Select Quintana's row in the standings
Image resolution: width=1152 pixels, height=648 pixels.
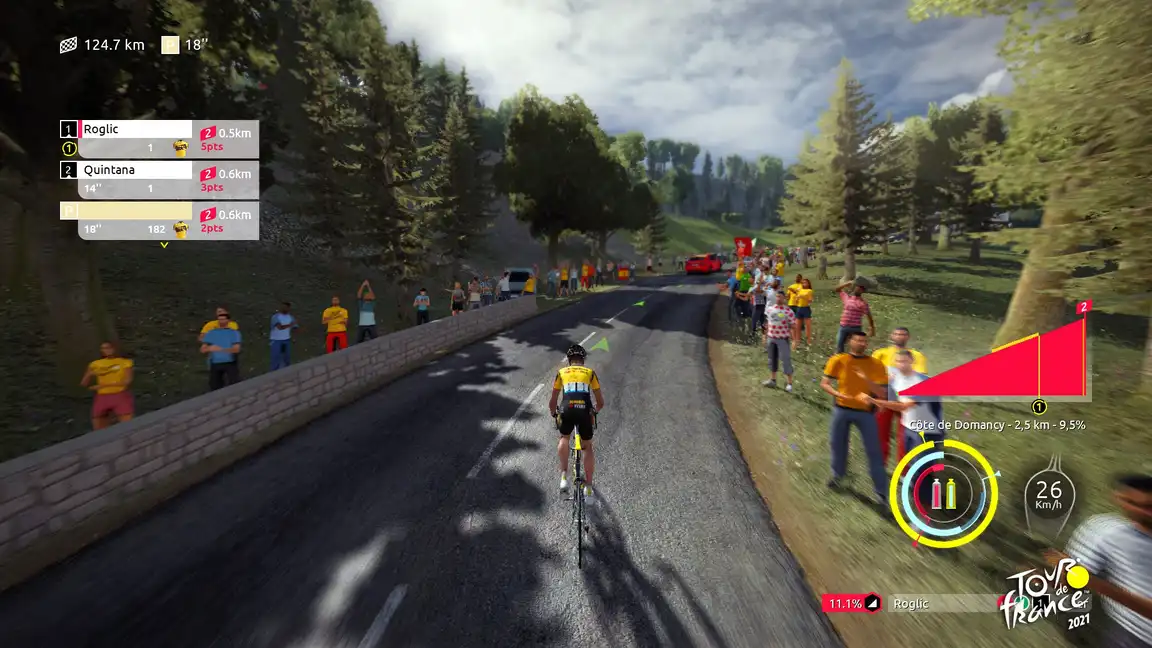pos(134,170)
